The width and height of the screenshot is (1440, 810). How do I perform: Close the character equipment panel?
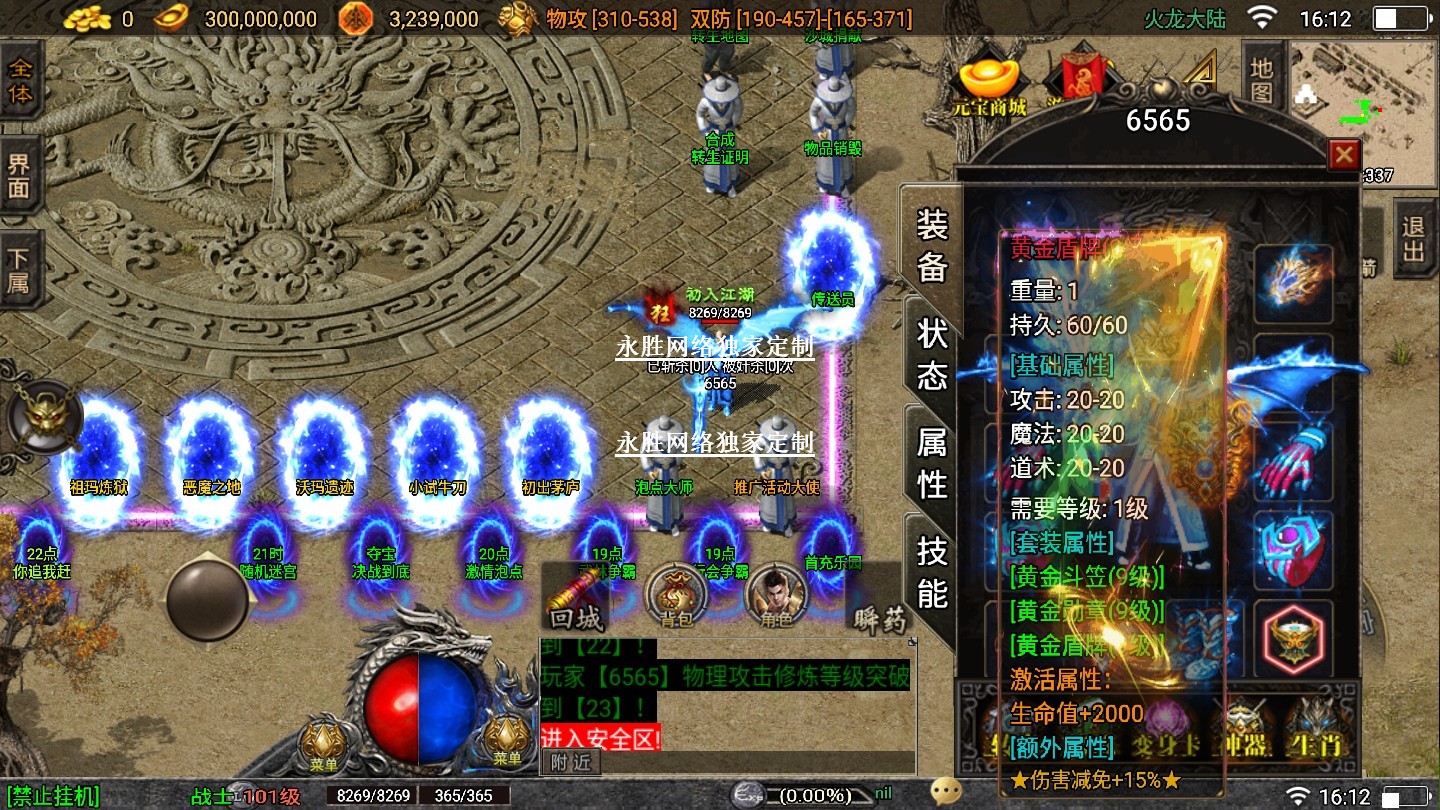(x=1343, y=155)
